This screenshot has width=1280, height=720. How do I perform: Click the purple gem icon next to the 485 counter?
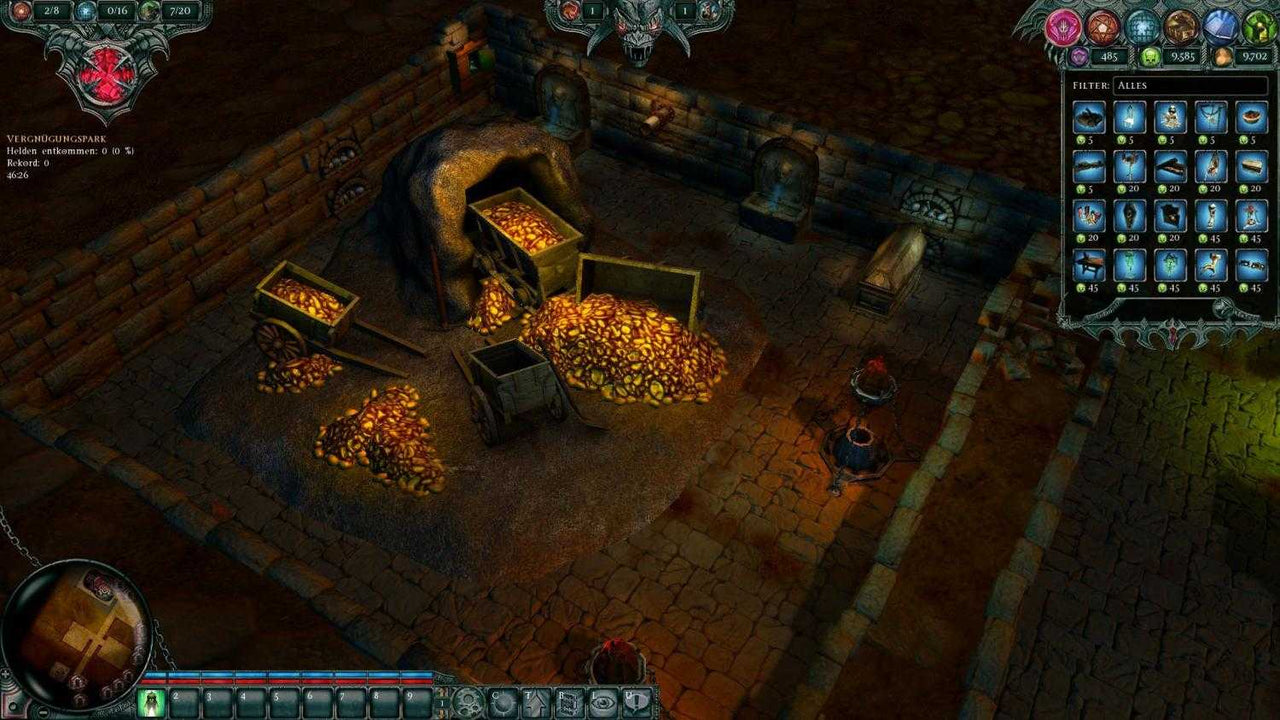coord(1079,56)
